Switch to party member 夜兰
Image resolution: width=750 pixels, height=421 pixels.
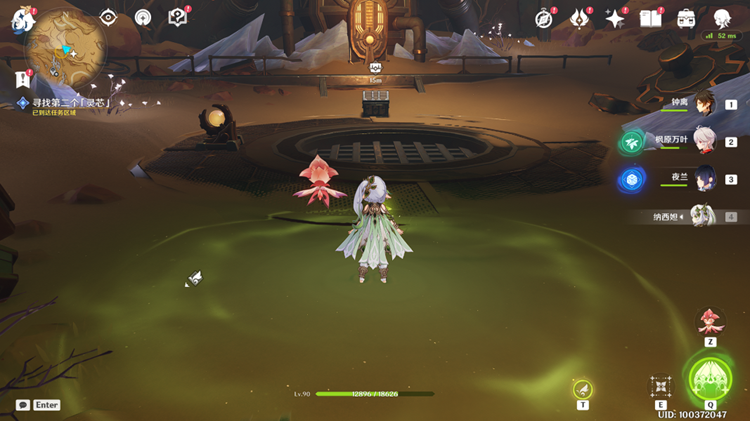pos(705,179)
